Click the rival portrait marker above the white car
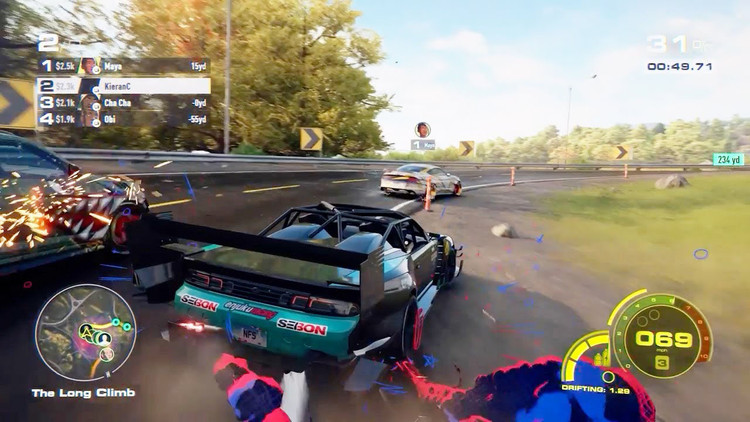750x422 pixels. pyautogui.click(x=423, y=129)
